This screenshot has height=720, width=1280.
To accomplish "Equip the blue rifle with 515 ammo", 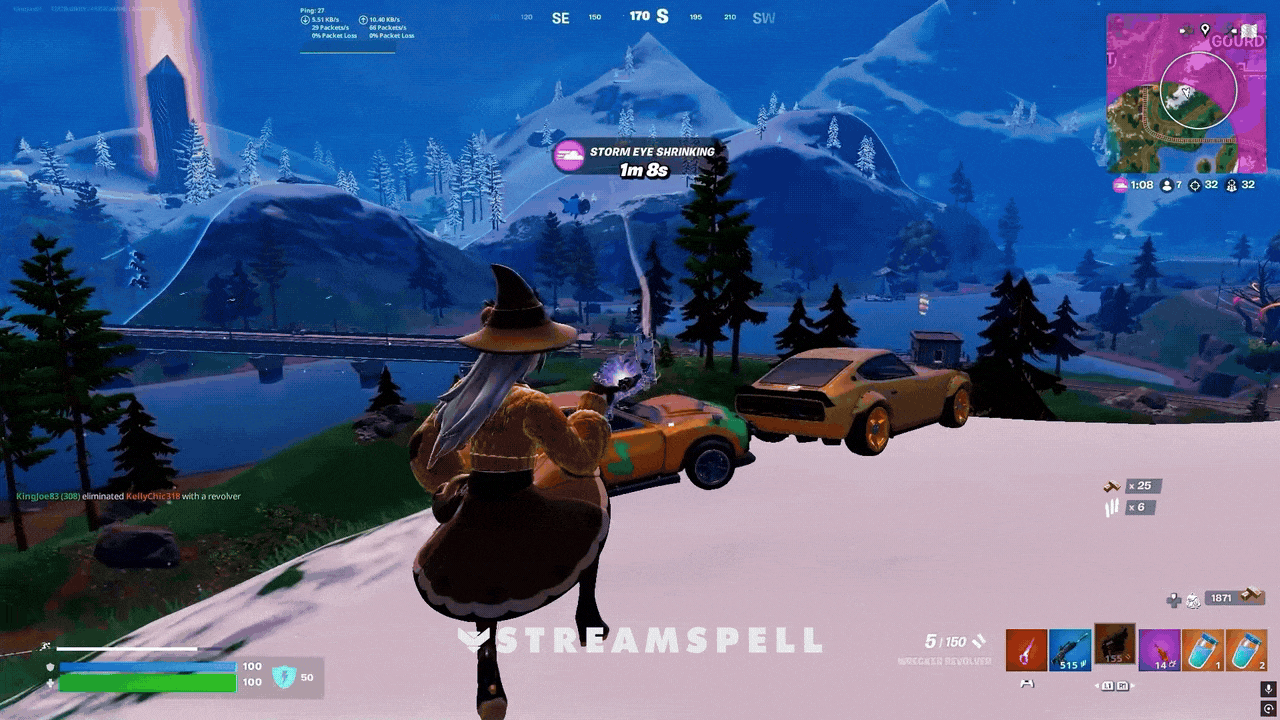I will pos(1070,650).
